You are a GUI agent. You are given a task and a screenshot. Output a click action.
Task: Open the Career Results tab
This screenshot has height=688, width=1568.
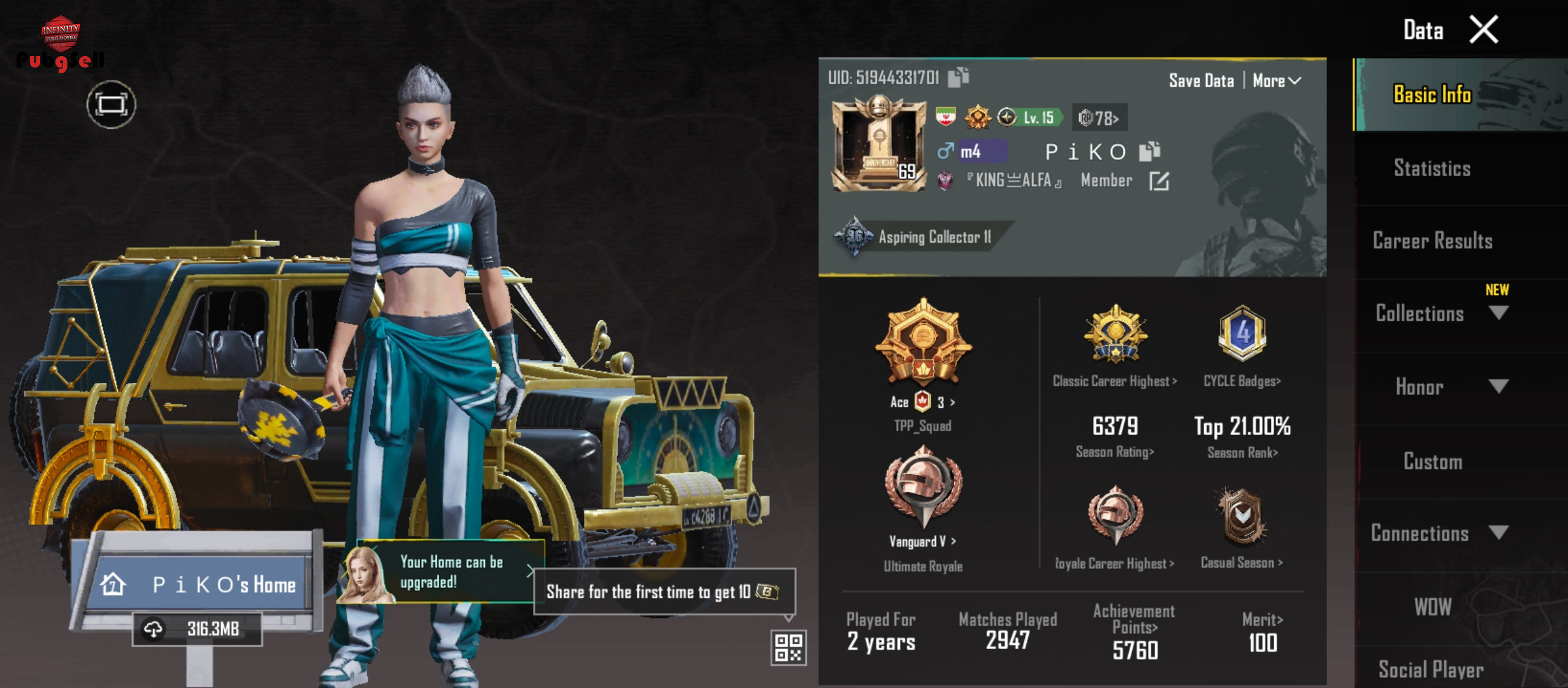click(x=1432, y=241)
